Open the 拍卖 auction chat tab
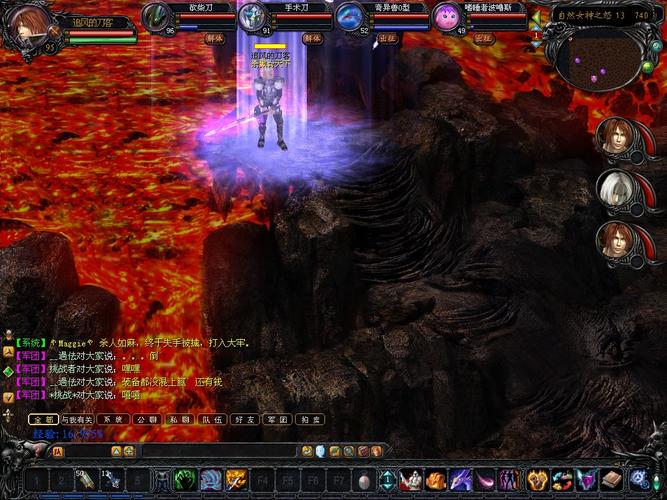667x500 pixels. (311, 420)
